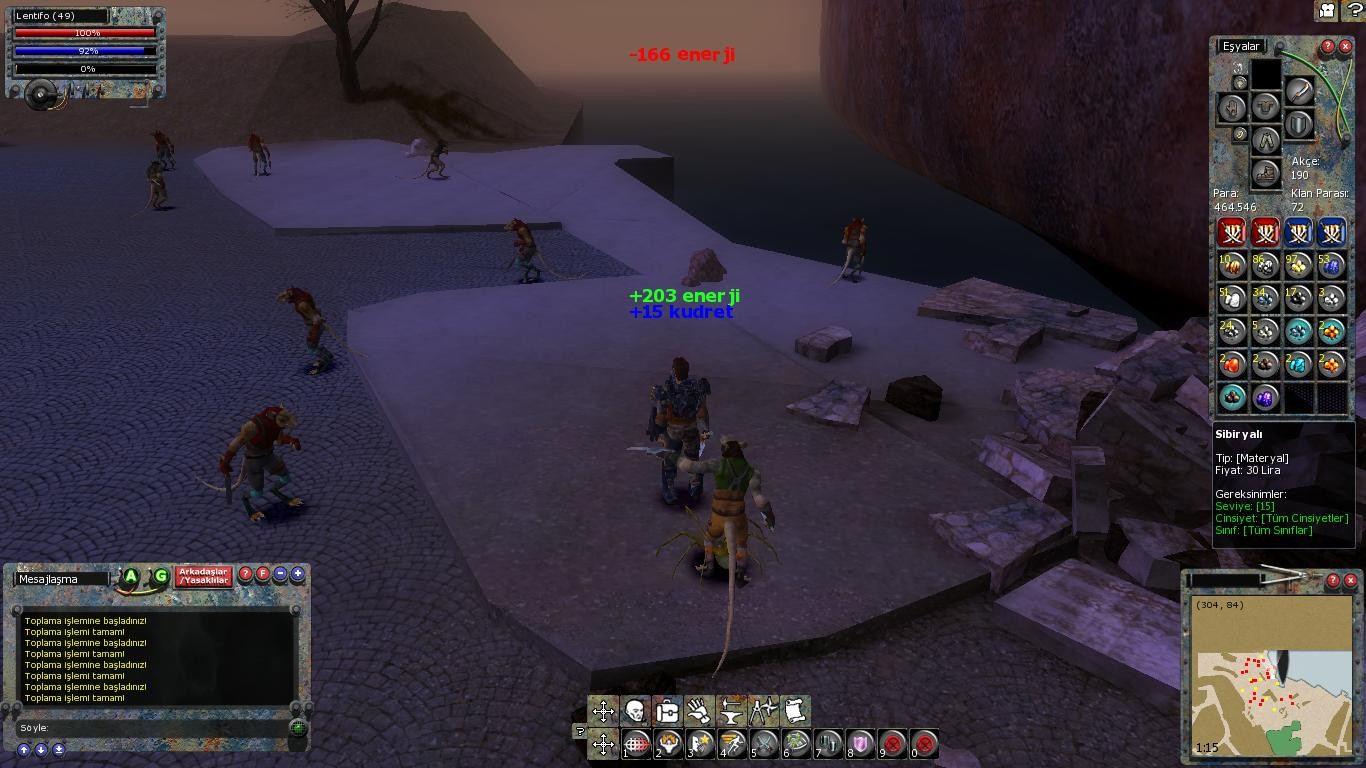Open the scroll icon in the toolbar
This screenshot has height=768, width=1366.
[795, 711]
